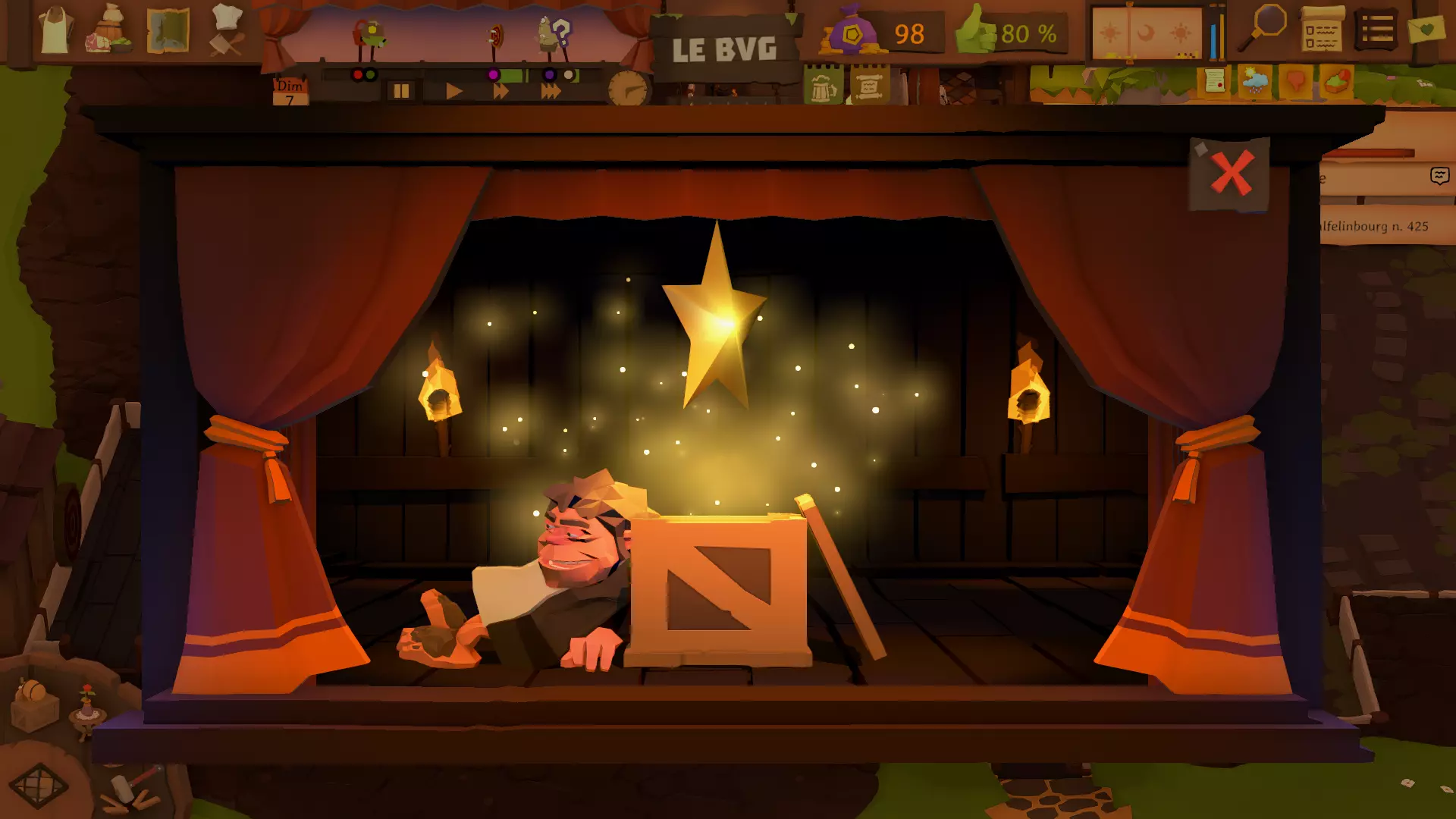Click the magnifying glass search icon
Screen dimensions: 1456x819
tap(1265, 27)
